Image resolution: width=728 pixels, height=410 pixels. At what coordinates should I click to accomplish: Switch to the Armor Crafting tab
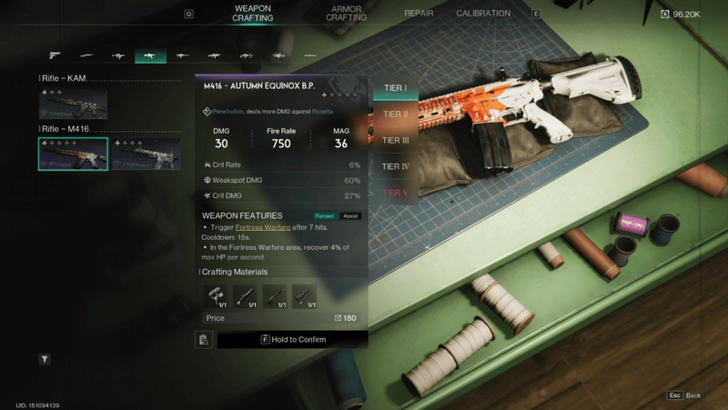(x=346, y=13)
